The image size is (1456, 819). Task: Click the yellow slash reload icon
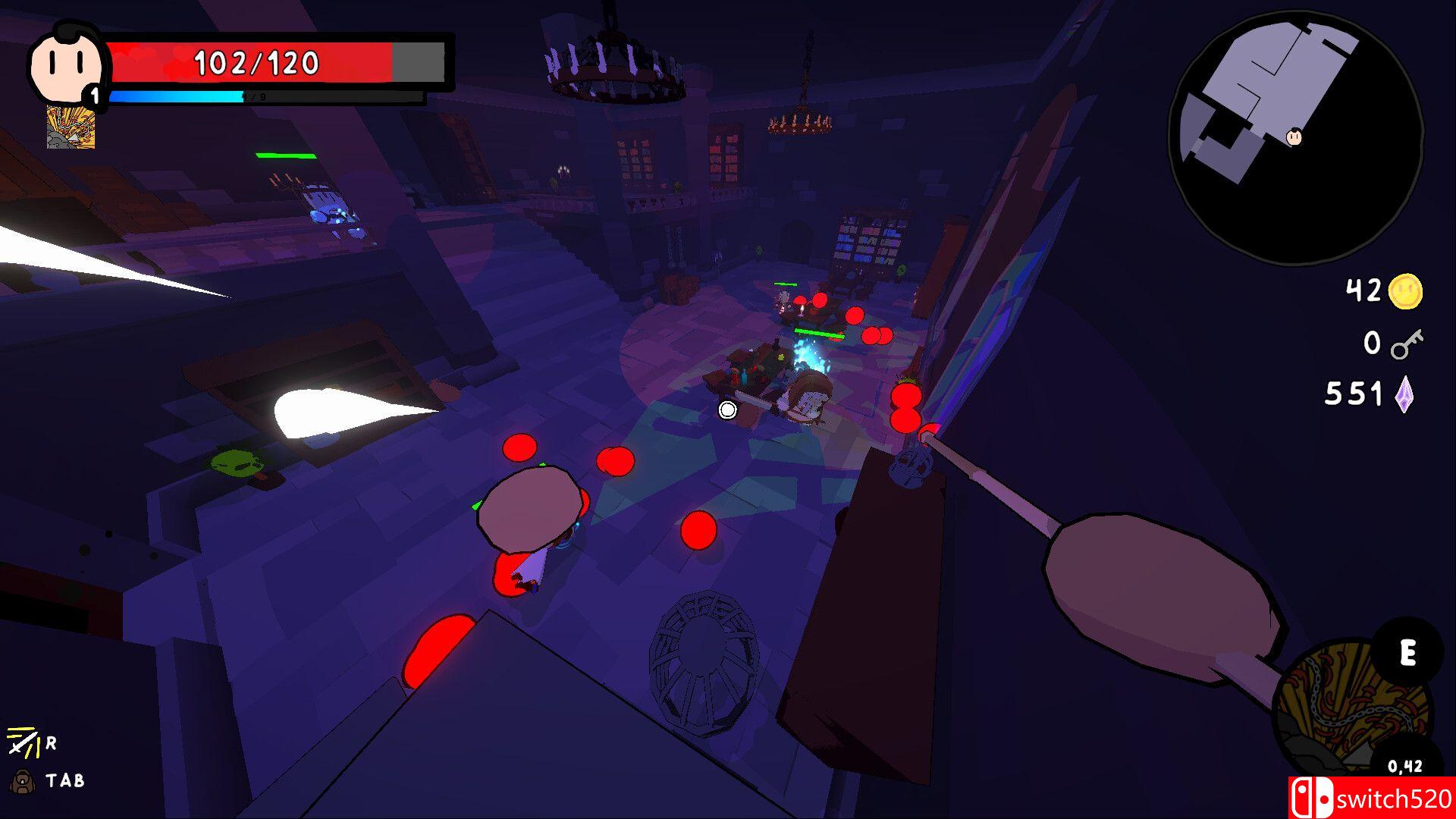coord(23,742)
